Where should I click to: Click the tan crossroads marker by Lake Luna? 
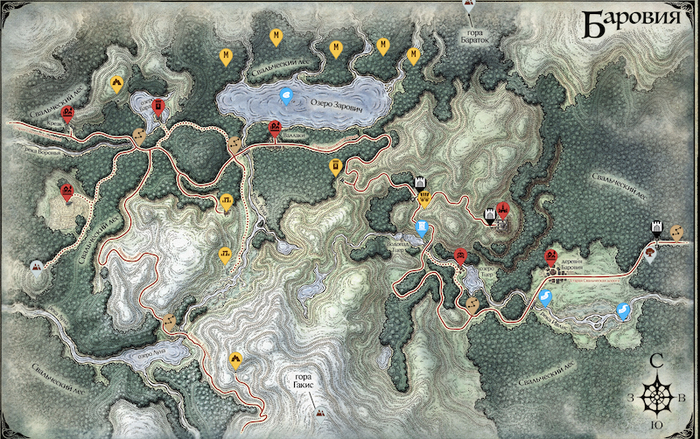pos(169,321)
